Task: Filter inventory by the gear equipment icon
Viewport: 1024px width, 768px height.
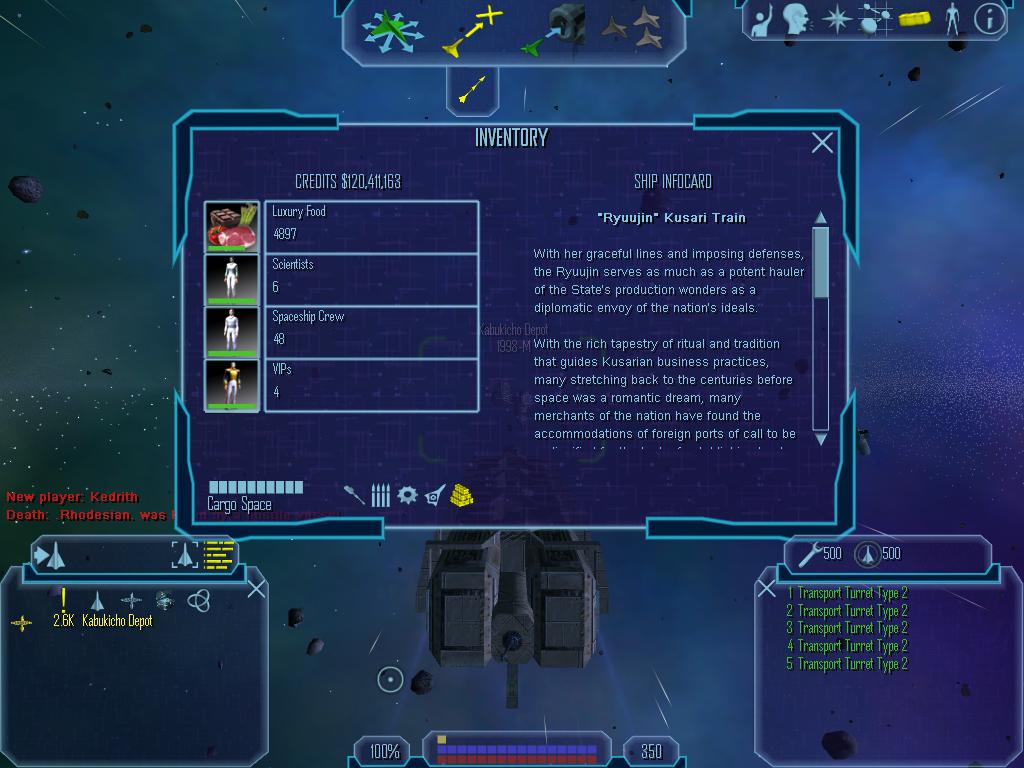Action: (406, 495)
